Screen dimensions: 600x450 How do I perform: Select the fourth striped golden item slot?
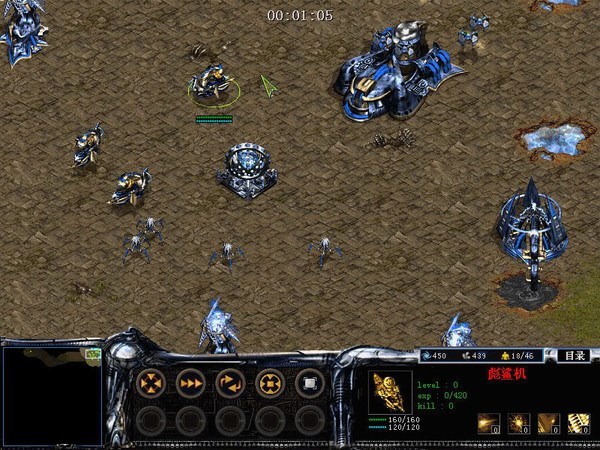tap(578, 423)
